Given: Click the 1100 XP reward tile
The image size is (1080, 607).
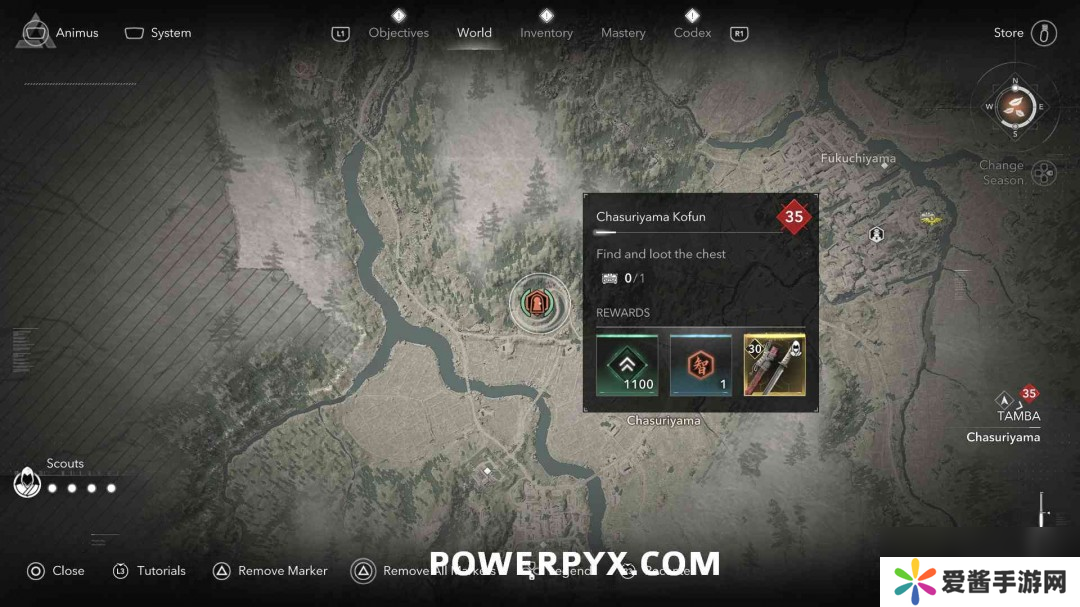Looking at the screenshot, I should 627,365.
